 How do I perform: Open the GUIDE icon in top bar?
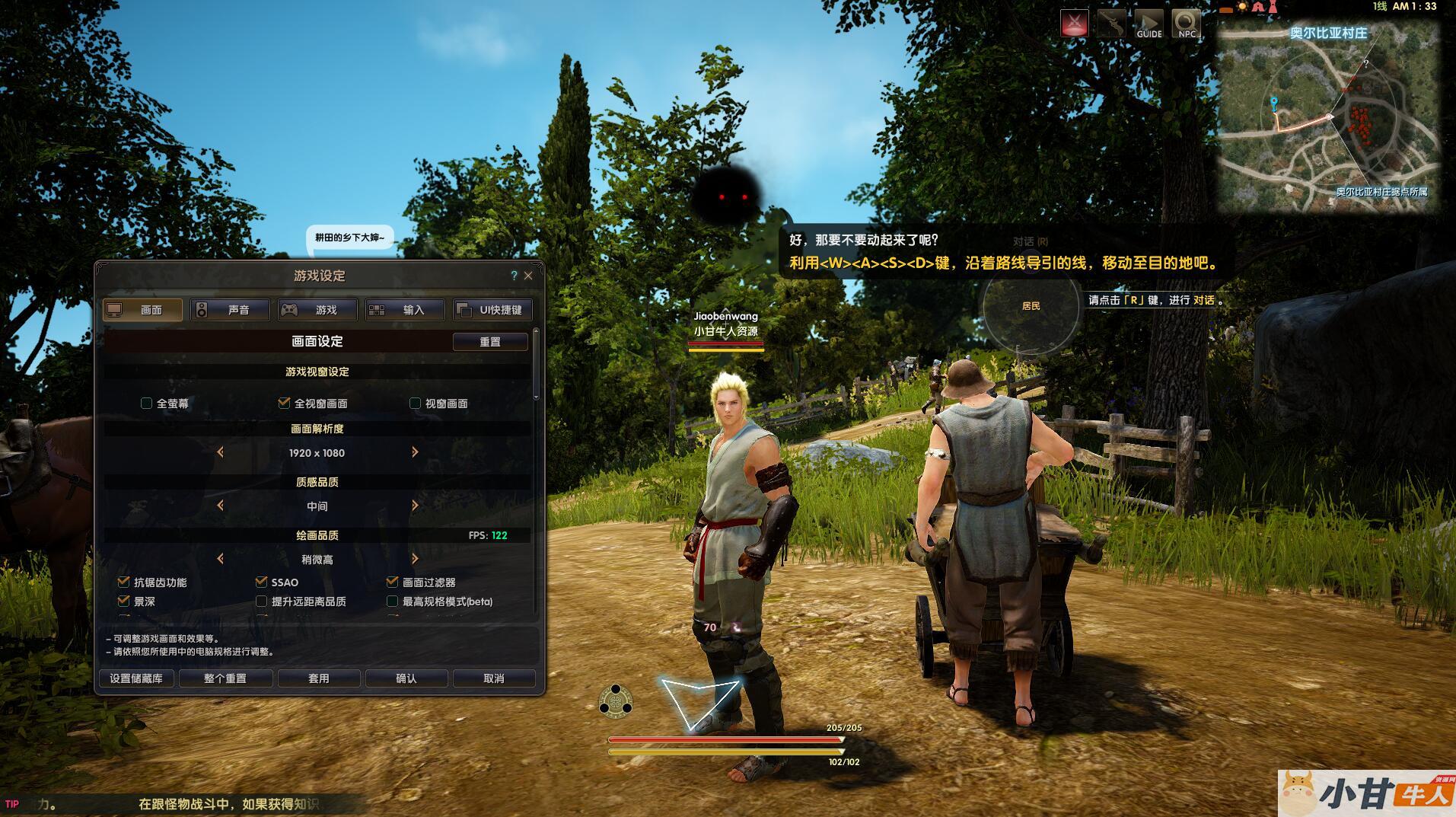coord(1149,24)
